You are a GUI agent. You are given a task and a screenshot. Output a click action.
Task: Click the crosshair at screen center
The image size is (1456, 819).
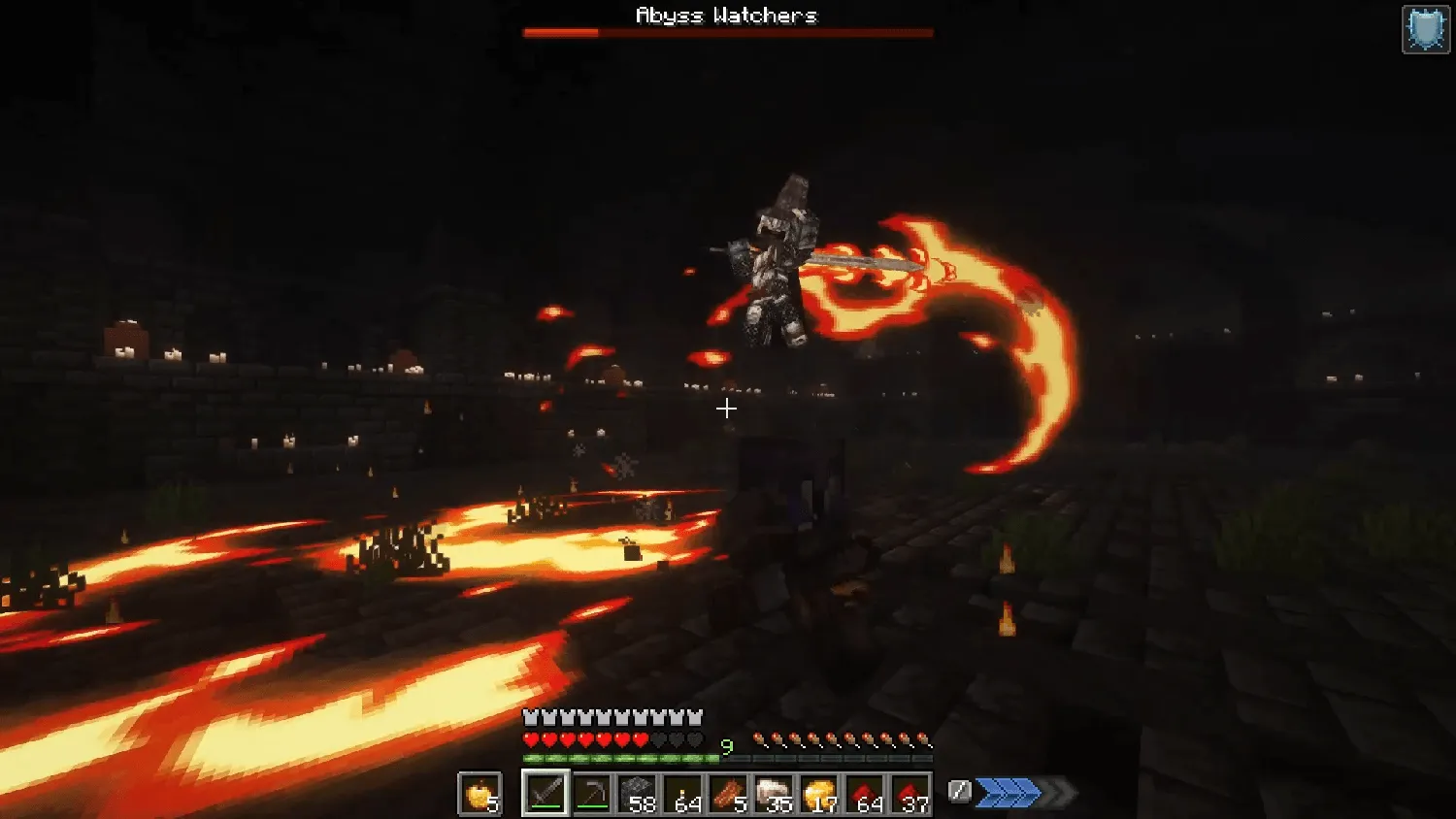click(726, 409)
